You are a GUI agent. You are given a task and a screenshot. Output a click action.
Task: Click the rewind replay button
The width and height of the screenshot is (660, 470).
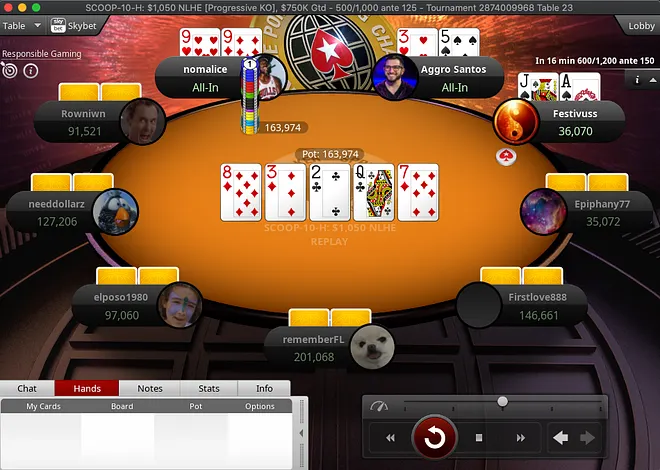click(390, 438)
